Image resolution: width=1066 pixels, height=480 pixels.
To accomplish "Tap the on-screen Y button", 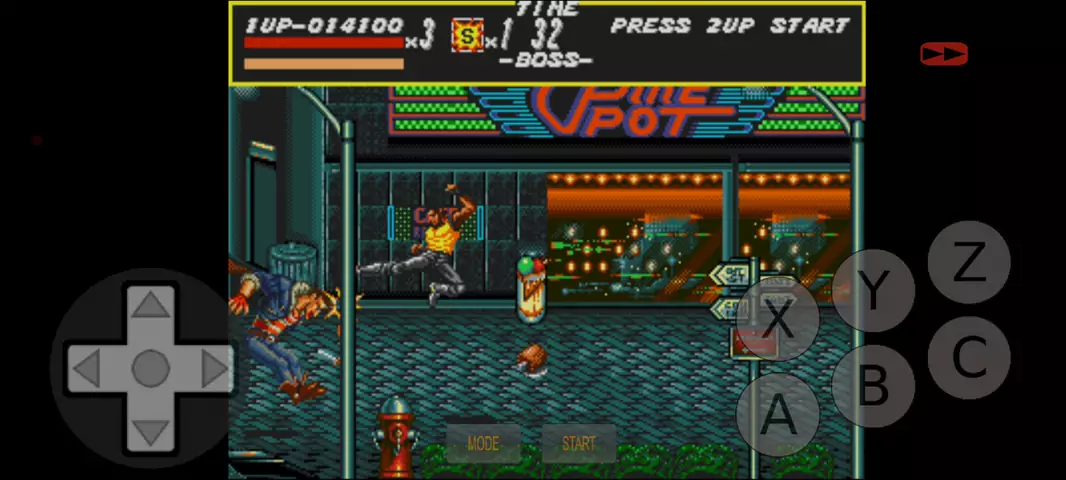I will pos(873,290).
